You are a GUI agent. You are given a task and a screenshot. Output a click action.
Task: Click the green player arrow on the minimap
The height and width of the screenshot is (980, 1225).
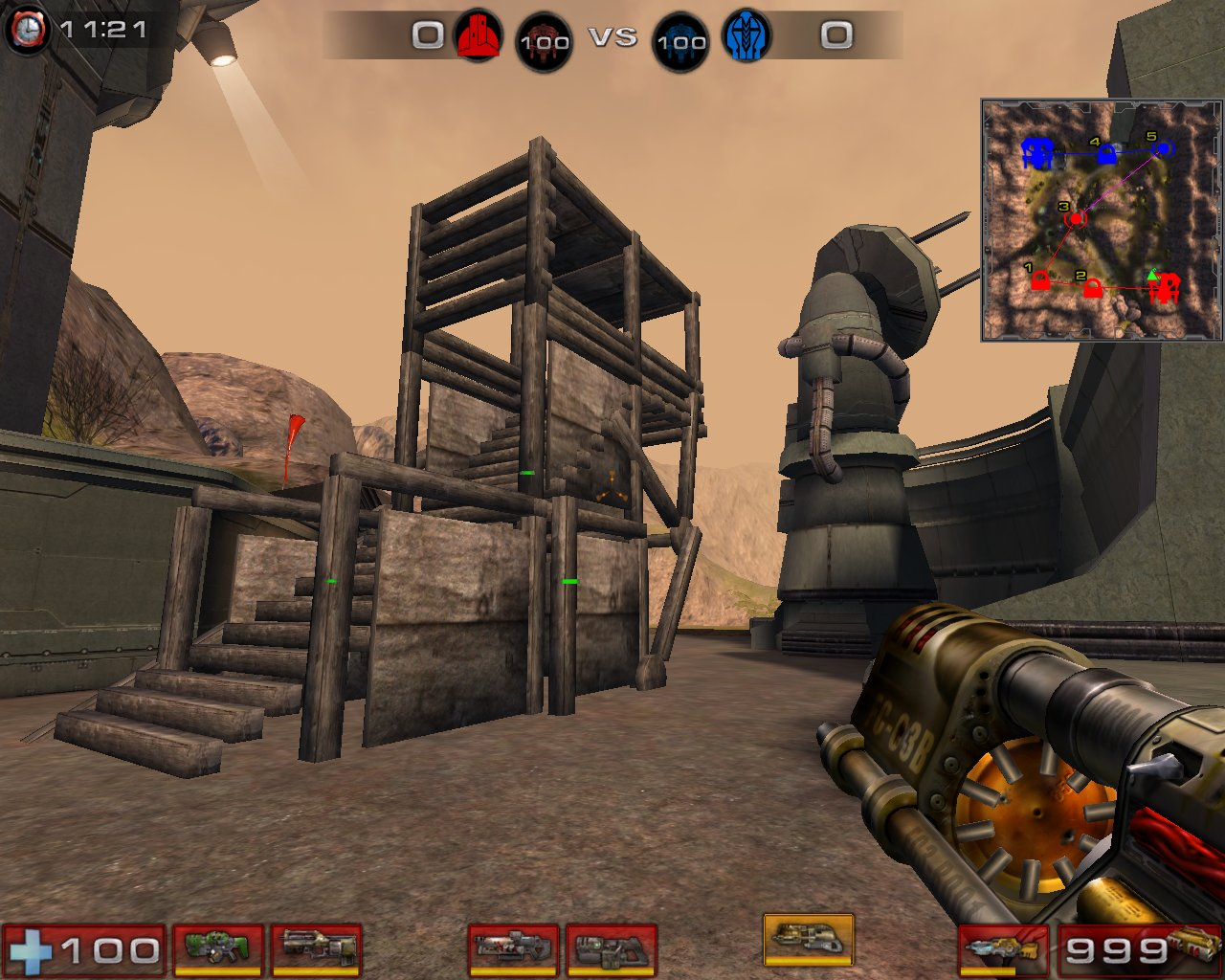[x=1154, y=278]
